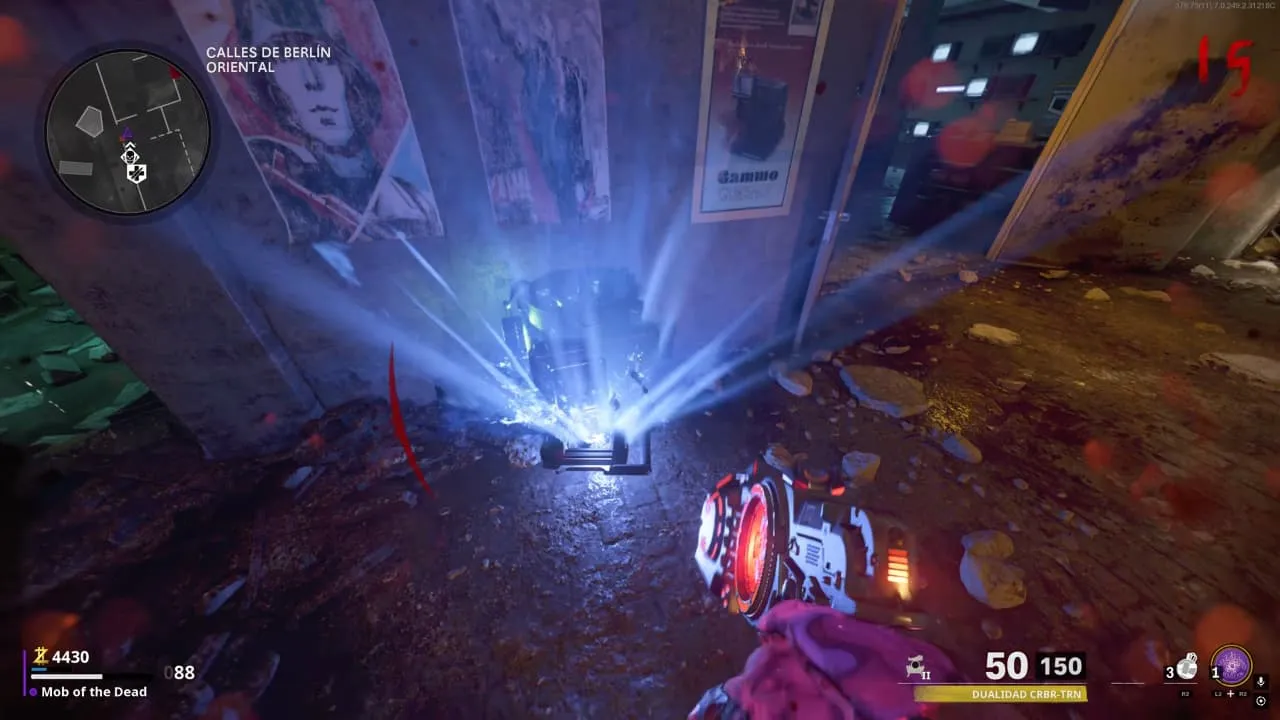
Task: Open the circular minimap
Action: 127,131
